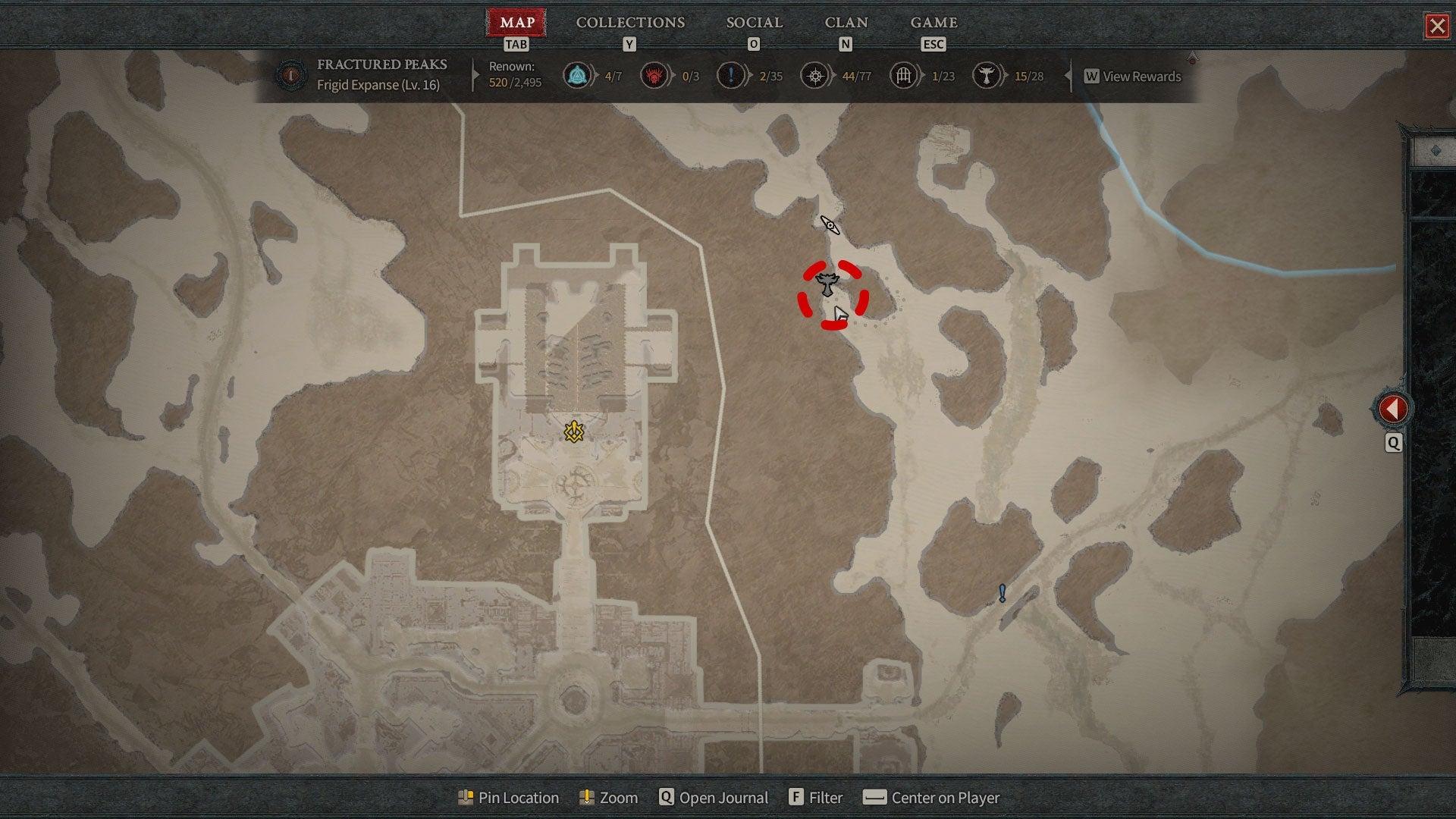Viewport: 1456px width, 819px height.
Task: Select the areas discovered renown icon
Action: tap(815, 76)
